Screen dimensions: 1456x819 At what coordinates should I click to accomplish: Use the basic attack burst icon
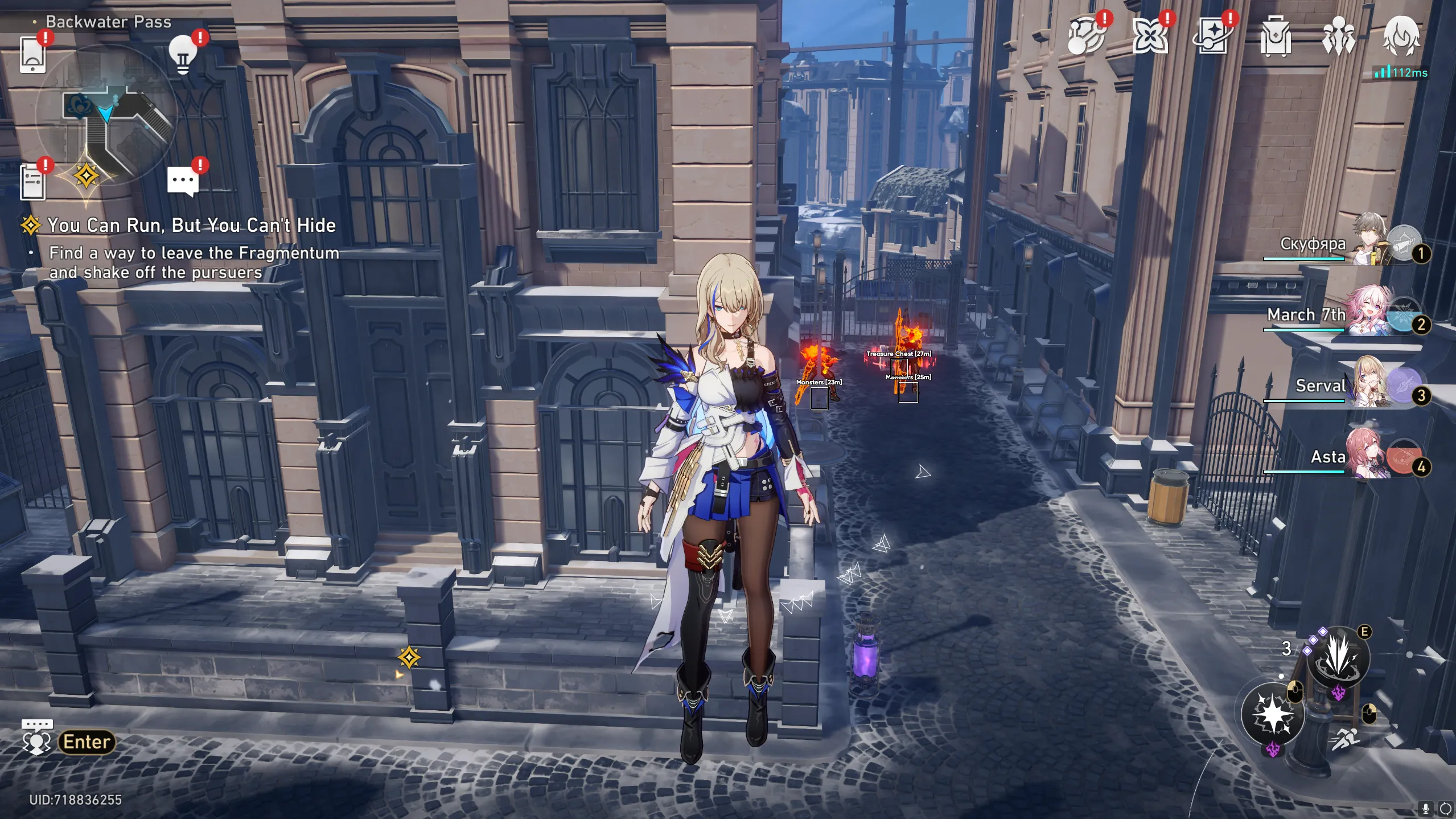1273,714
